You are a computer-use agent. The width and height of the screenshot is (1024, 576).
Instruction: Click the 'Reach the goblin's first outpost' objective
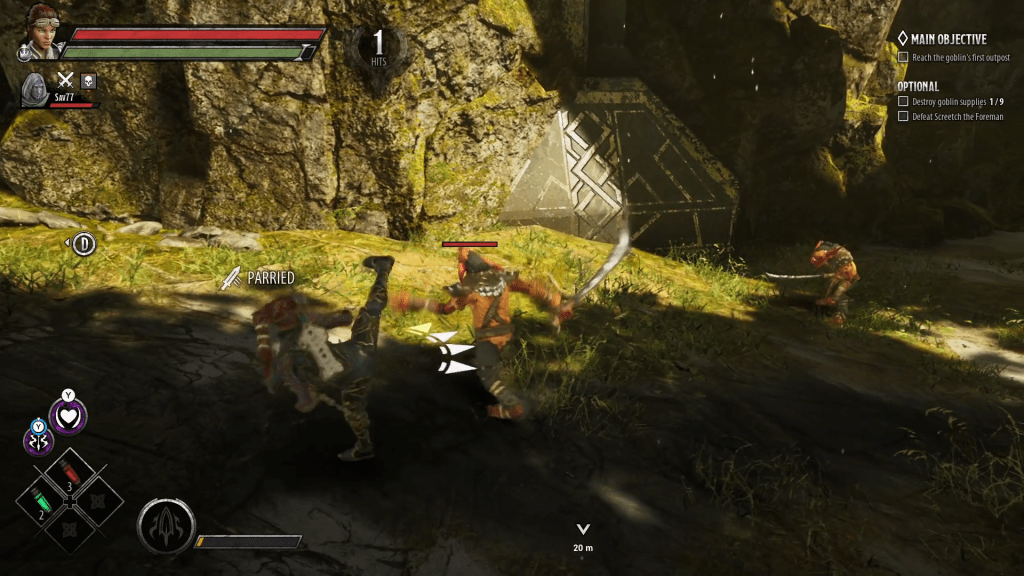pyautogui.click(x=953, y=58)
